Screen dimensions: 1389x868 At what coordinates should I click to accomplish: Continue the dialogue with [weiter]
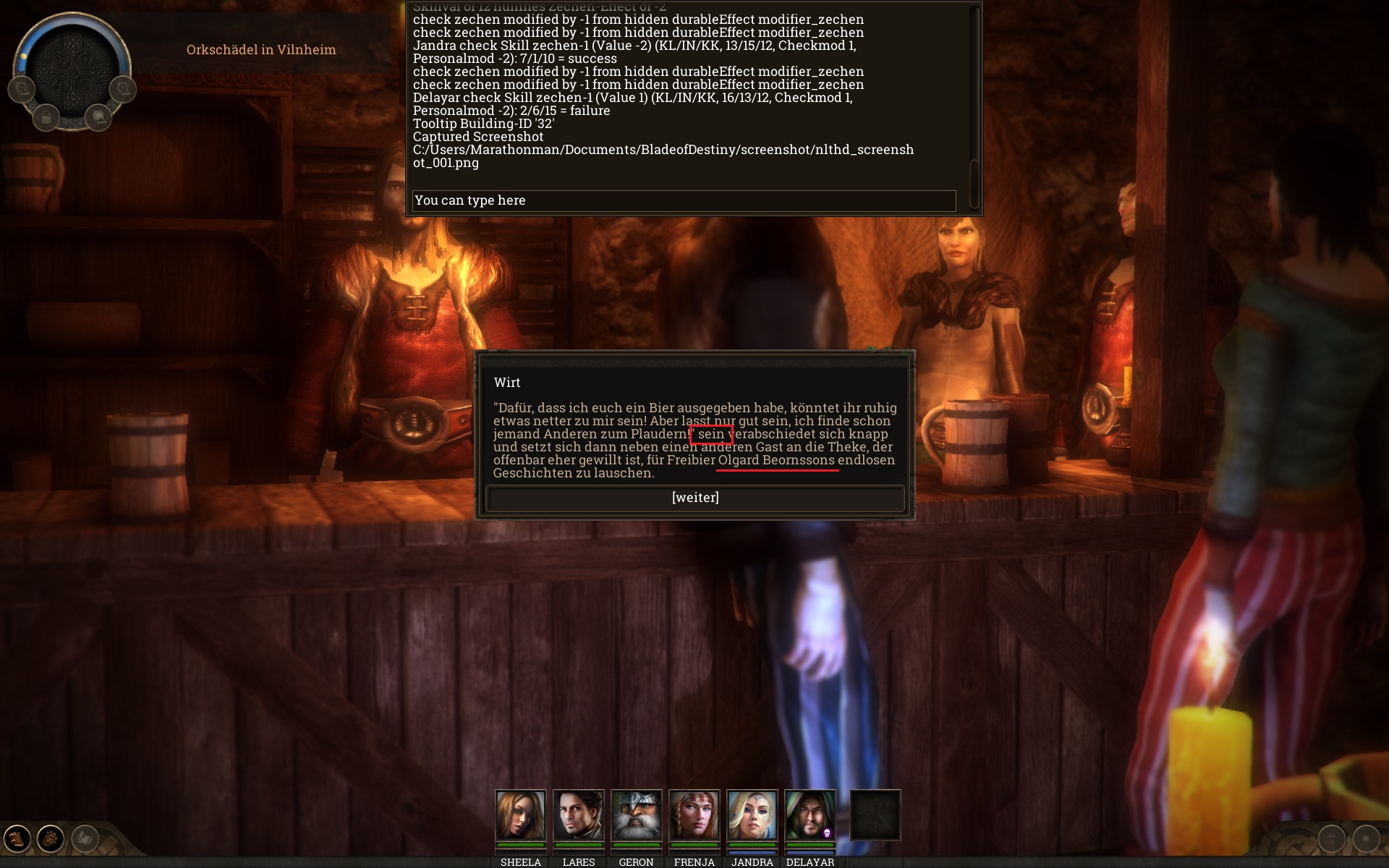coord(695,498)
